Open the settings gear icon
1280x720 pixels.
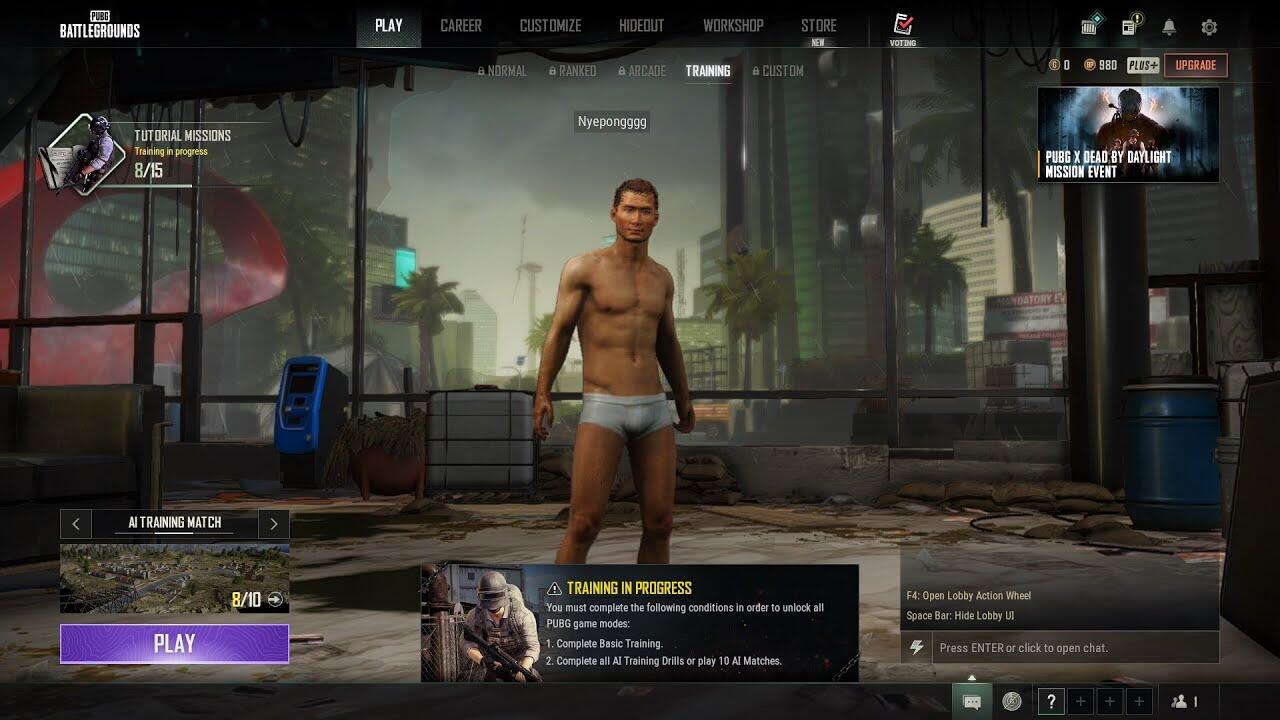coord(1209,27)
